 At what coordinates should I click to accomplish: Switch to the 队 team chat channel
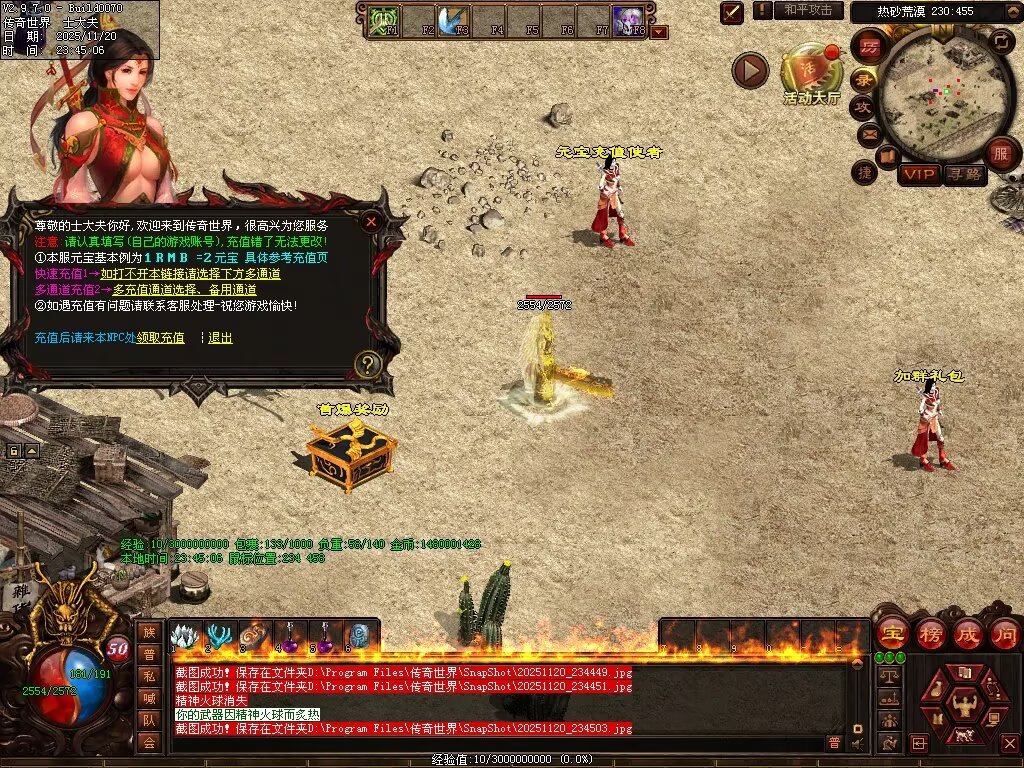pyautogui.click(x=148, y=719)
